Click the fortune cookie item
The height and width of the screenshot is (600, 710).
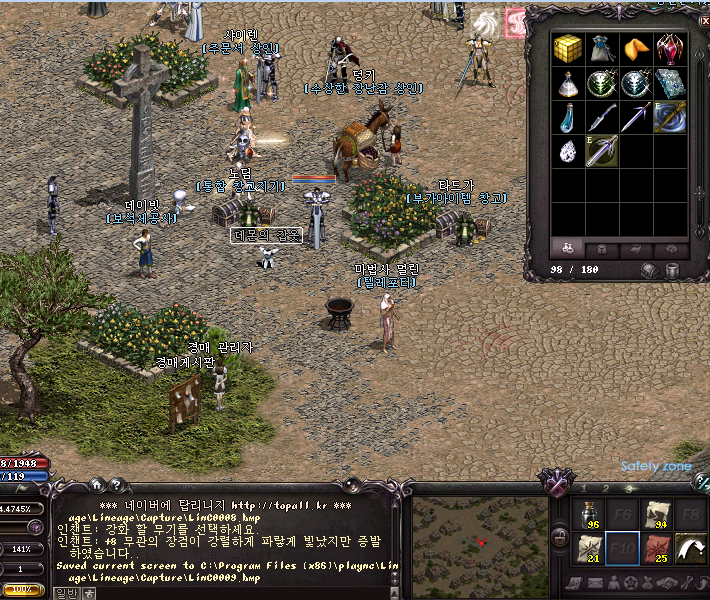[x=635, y=49]
